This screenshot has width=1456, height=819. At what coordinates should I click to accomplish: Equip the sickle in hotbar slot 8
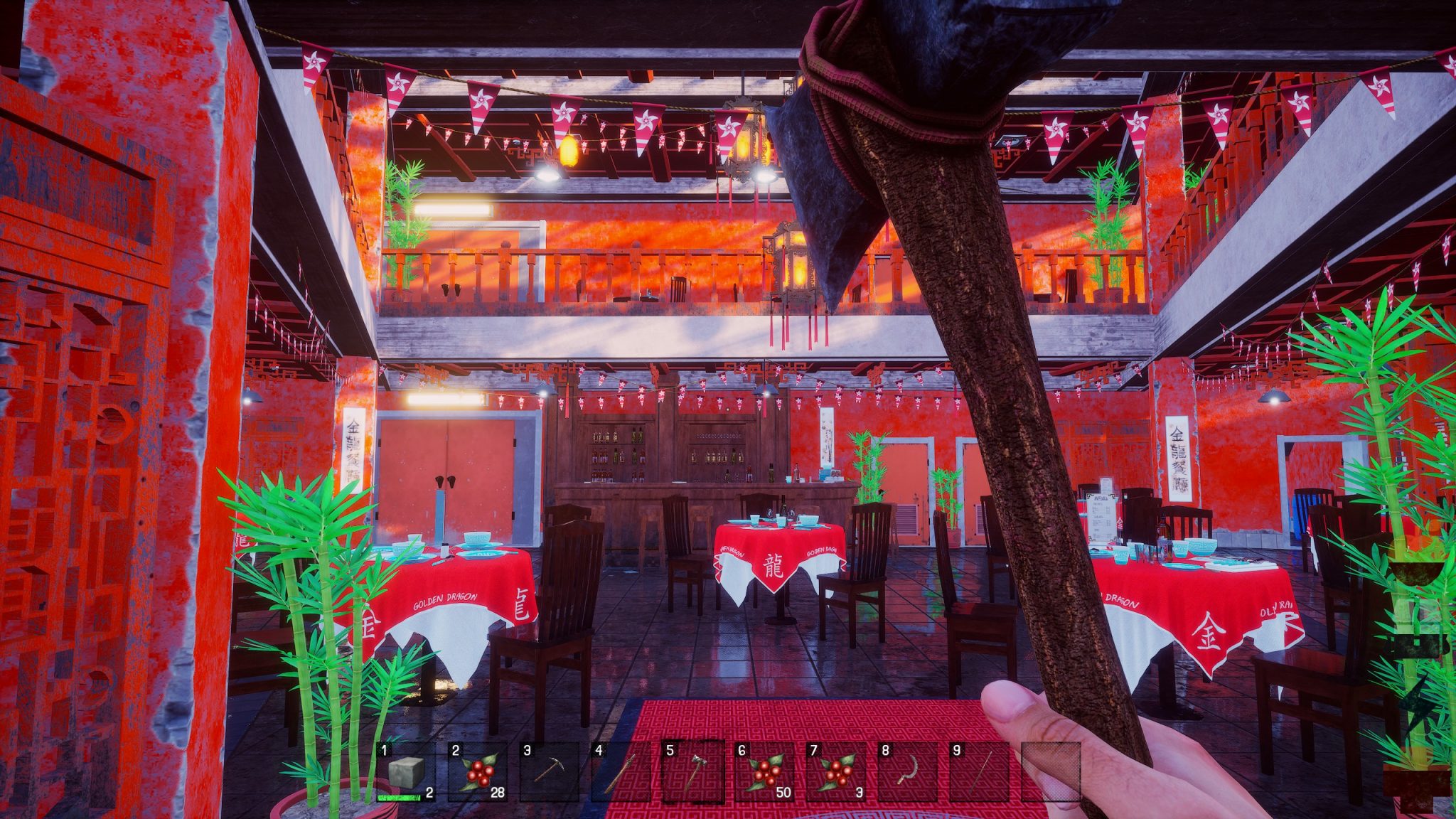pyautogui.click(x=907, y=772)
